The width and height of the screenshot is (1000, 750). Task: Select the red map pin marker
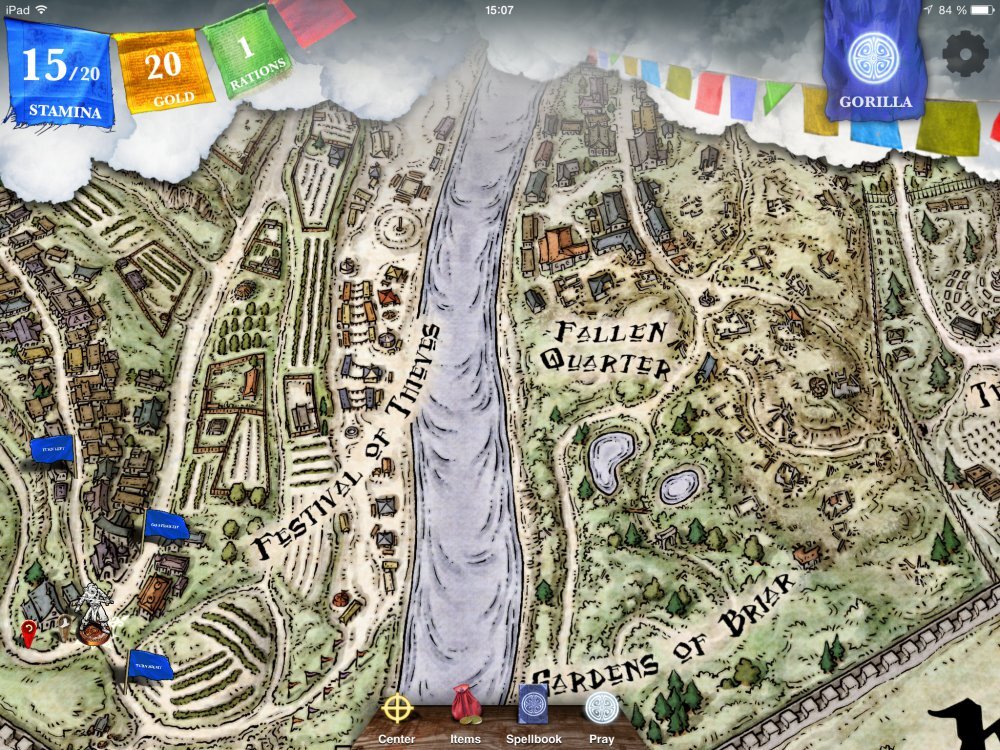tap(29, 631)
